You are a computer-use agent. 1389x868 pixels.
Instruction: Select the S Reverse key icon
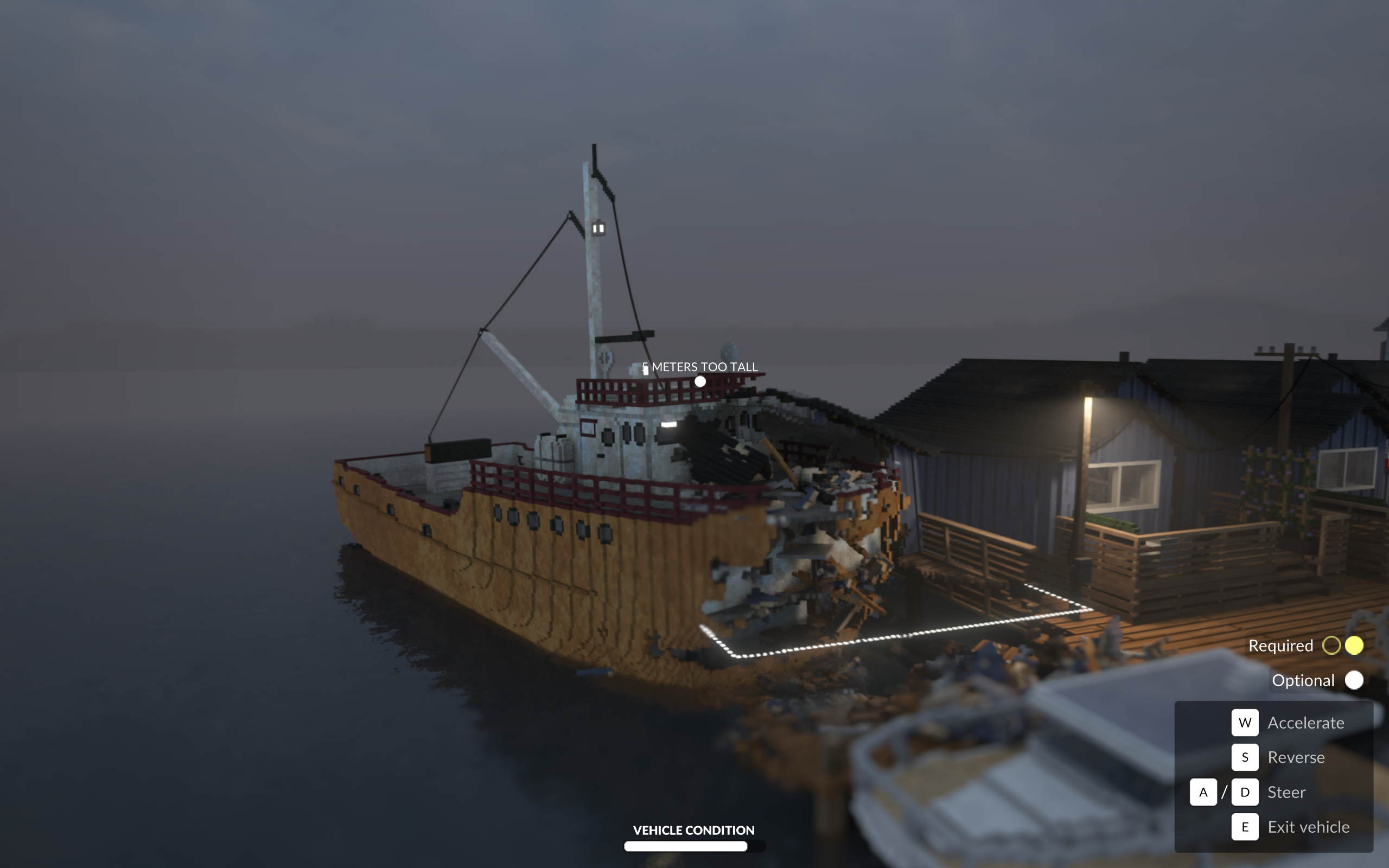tap(1246, 757)
